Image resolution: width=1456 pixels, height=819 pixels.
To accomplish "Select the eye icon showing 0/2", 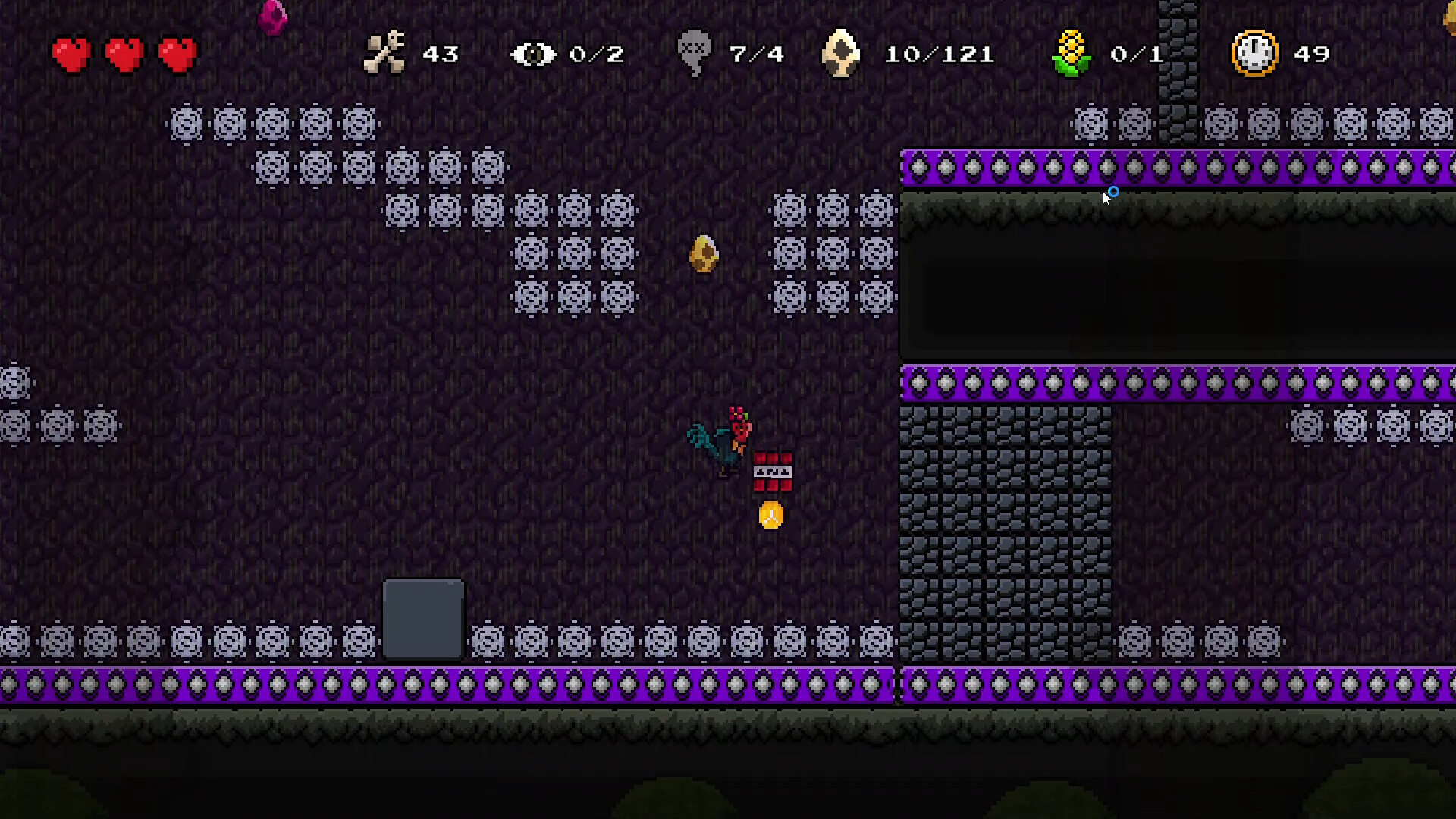I will [533, 53].
